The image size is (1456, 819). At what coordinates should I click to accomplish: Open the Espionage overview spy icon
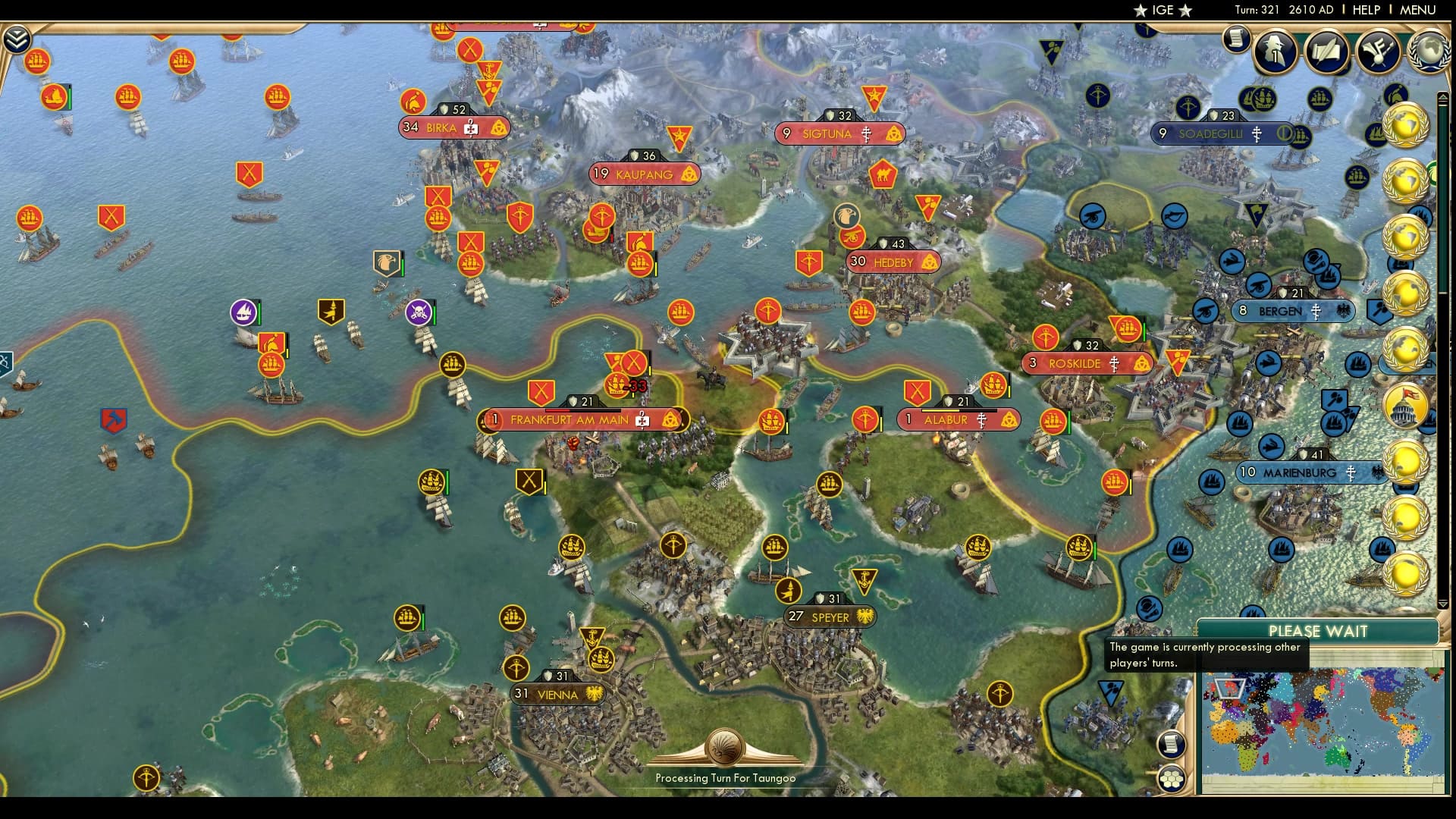(1274, 52)
